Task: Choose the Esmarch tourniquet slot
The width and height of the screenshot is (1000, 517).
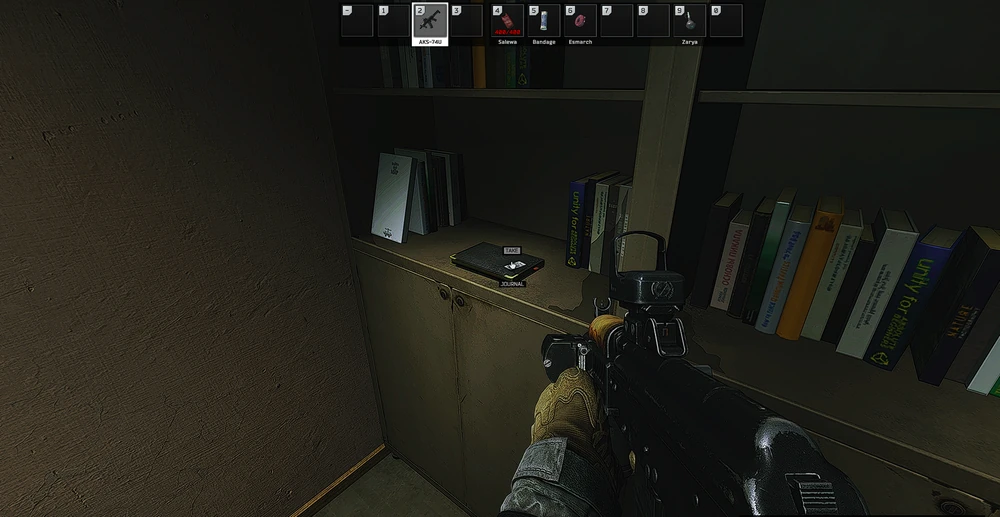Action: 580,21
